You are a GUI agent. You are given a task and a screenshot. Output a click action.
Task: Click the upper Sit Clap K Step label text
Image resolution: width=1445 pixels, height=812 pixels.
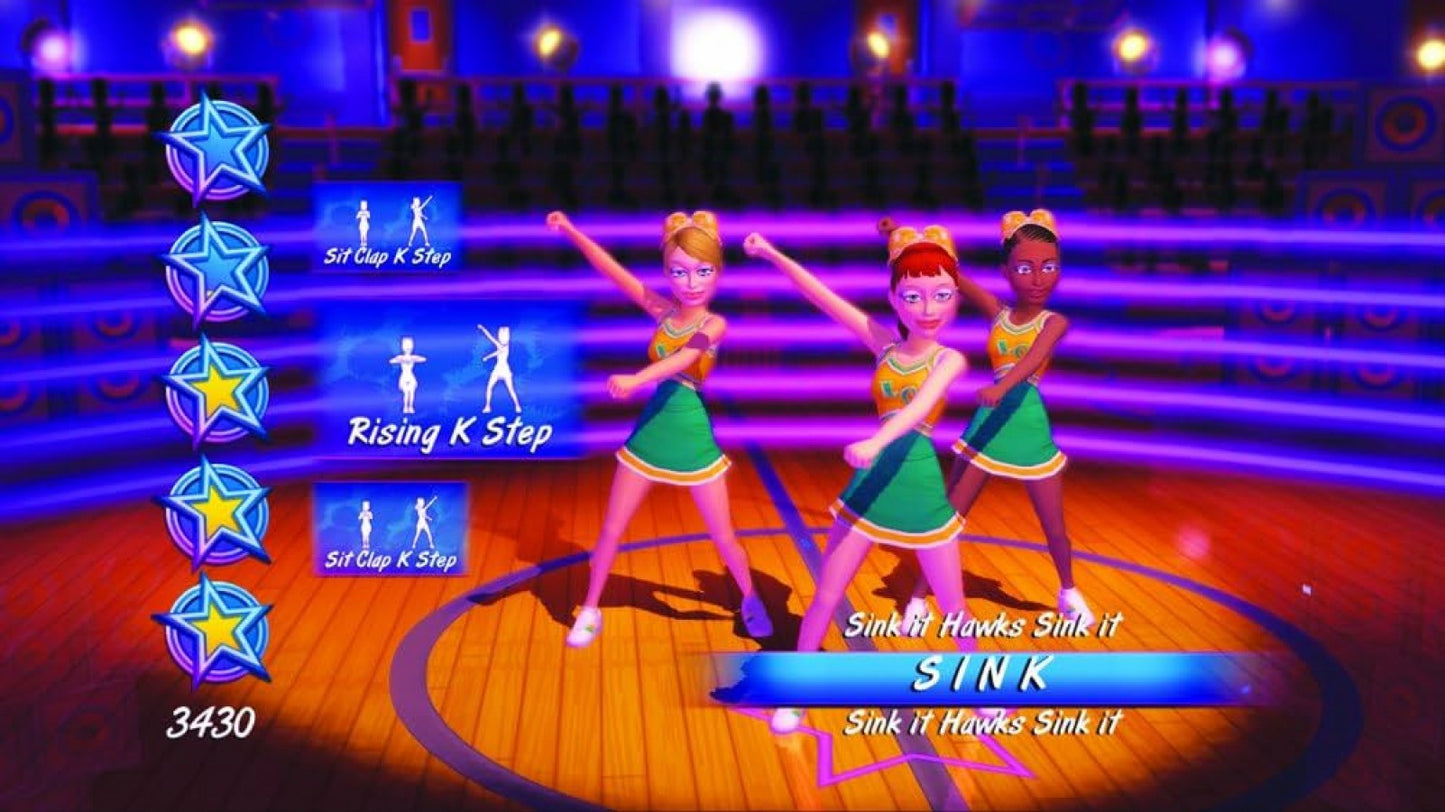click(x=389, y=258)
